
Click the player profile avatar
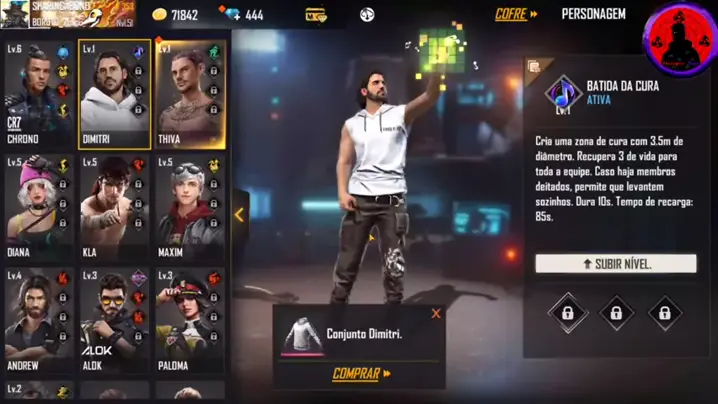(x=14, y=13)
